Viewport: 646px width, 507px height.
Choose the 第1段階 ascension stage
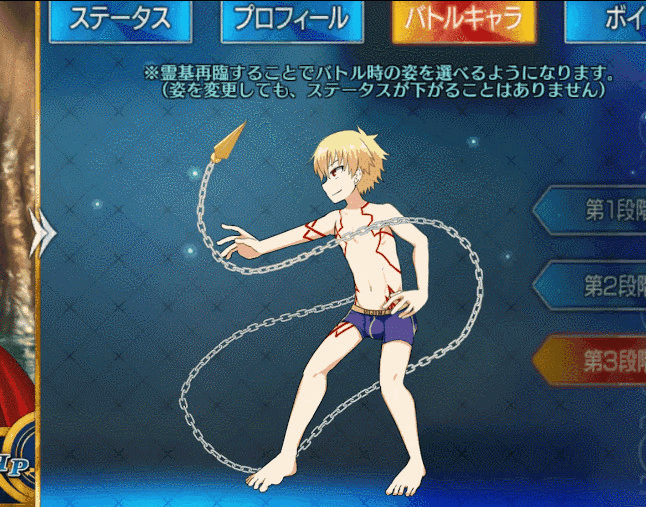click(596, 211)
